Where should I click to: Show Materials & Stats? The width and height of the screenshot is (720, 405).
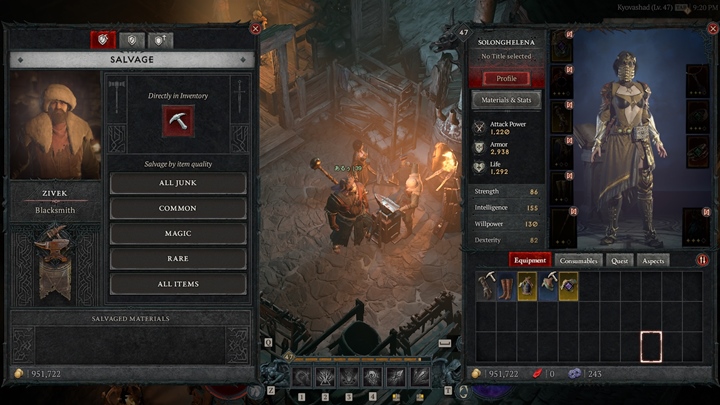click(x=506, y=100)
